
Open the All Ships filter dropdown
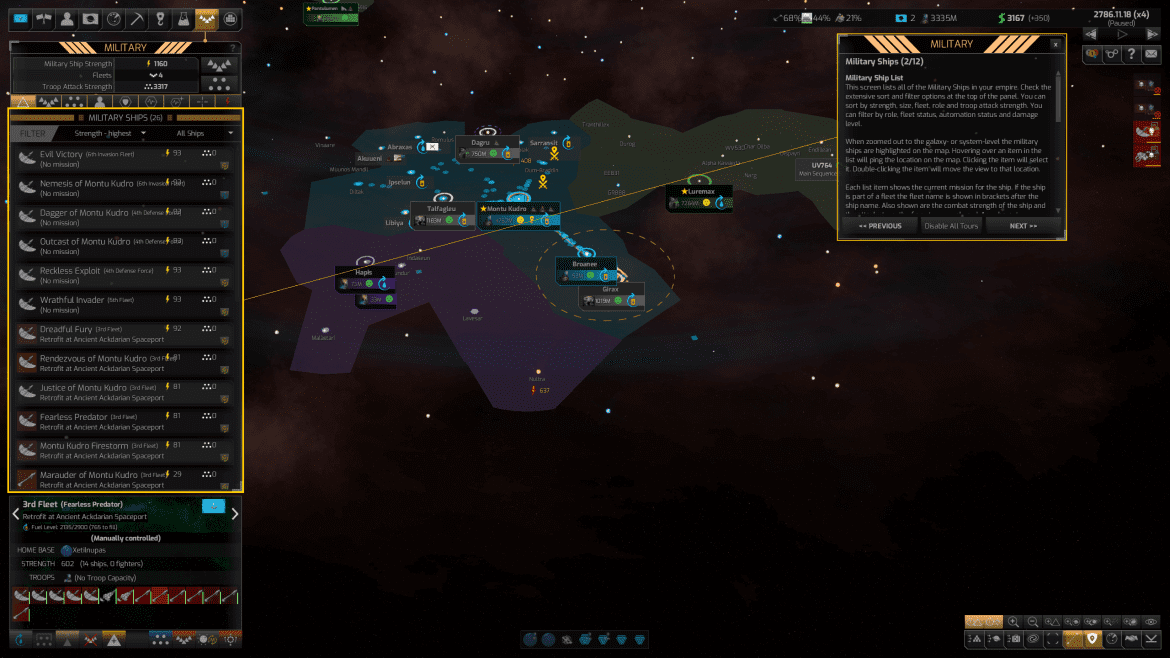click(x=204, y=133)
